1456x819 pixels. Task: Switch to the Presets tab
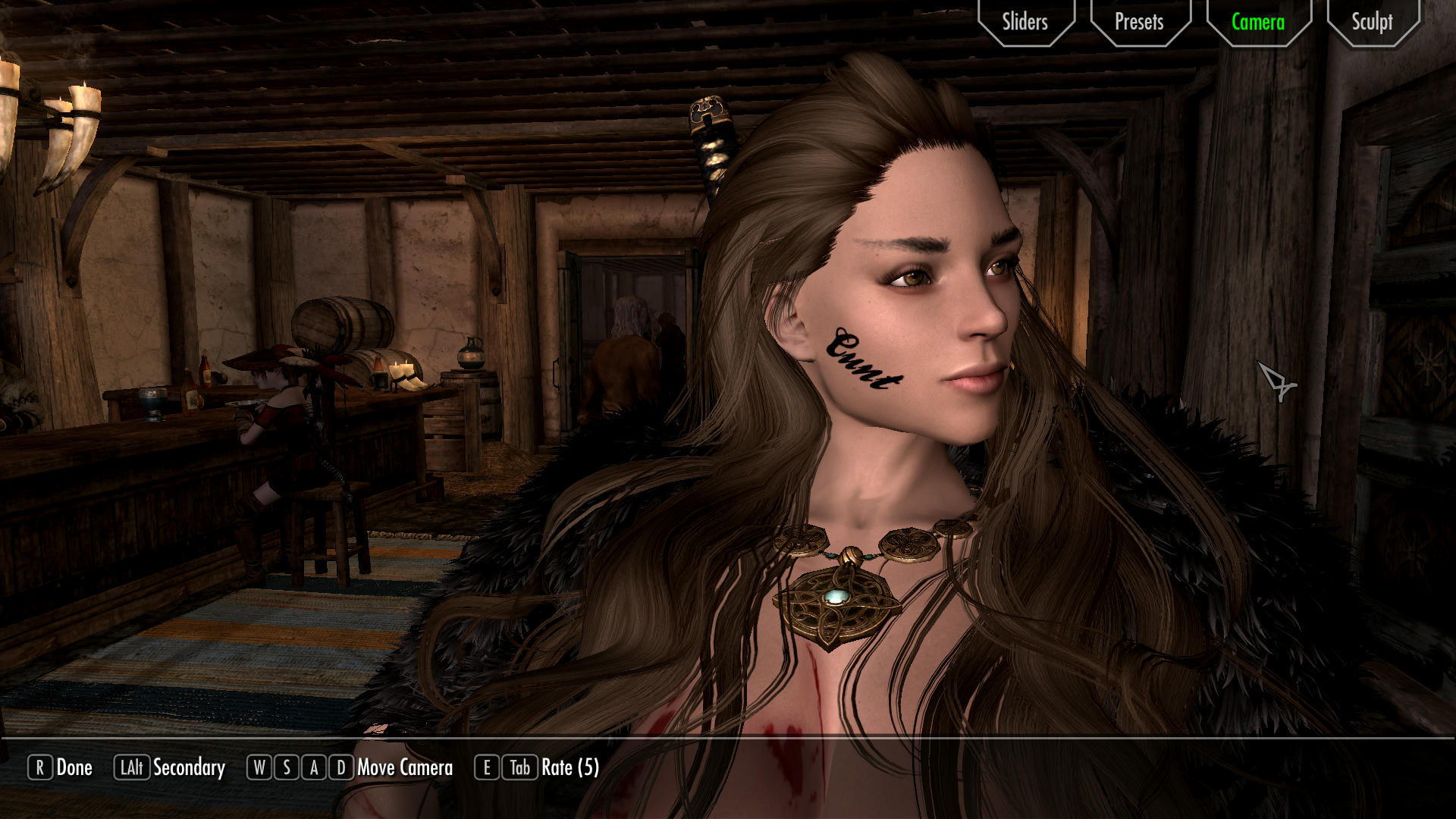(1139, 22)
